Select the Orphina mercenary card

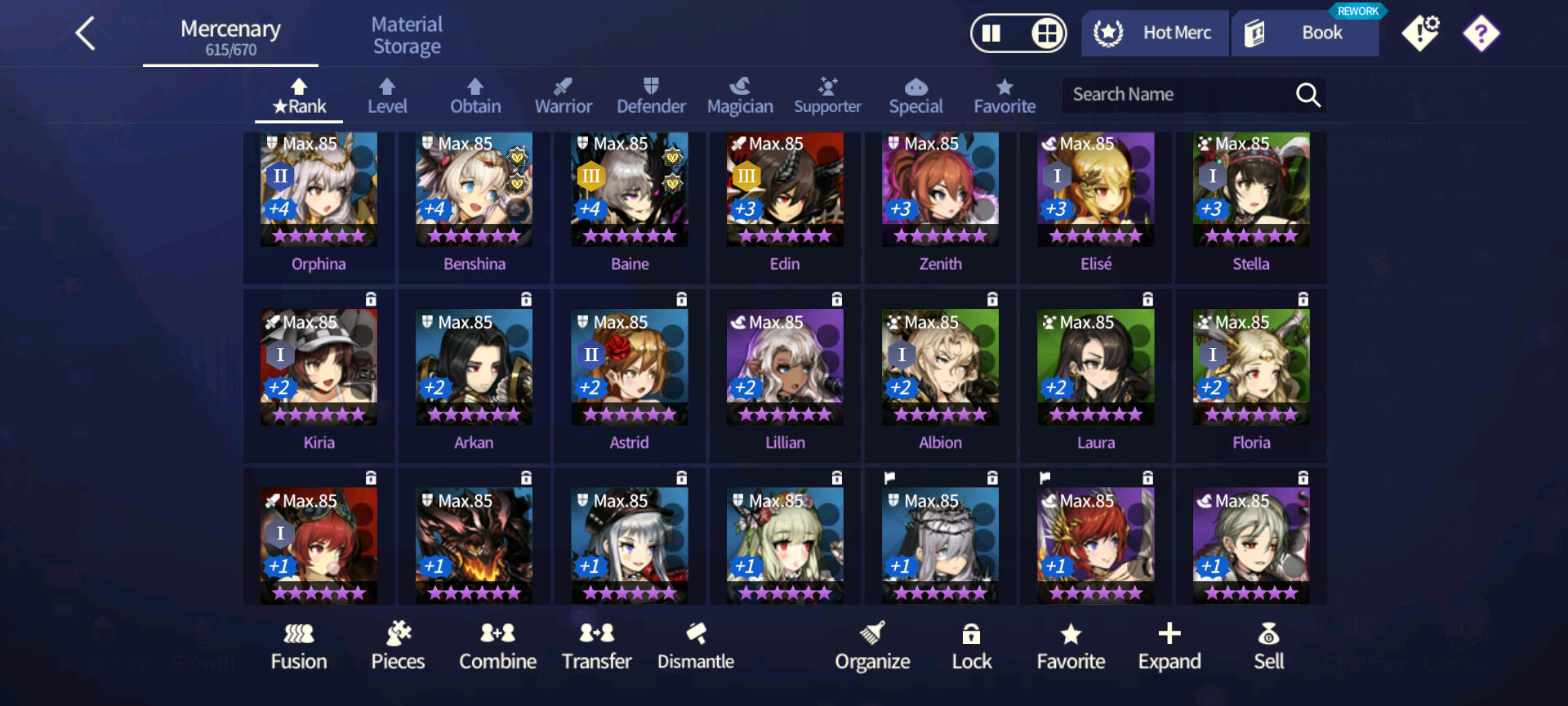318,200
